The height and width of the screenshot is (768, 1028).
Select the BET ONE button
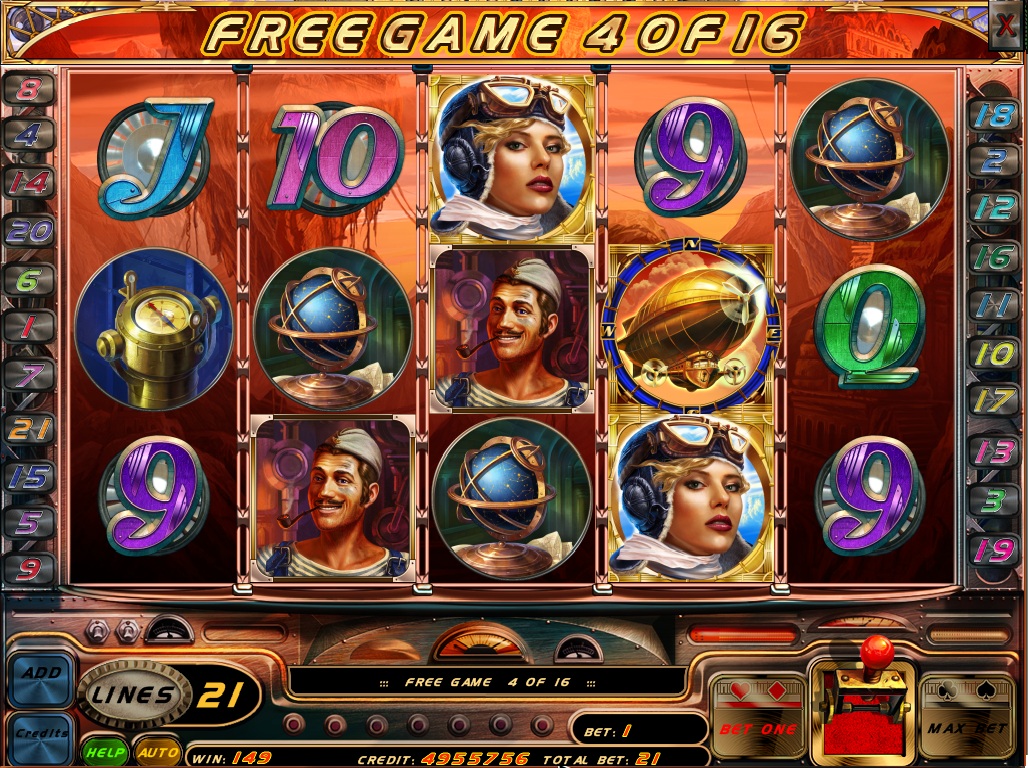tap(757, 718)
